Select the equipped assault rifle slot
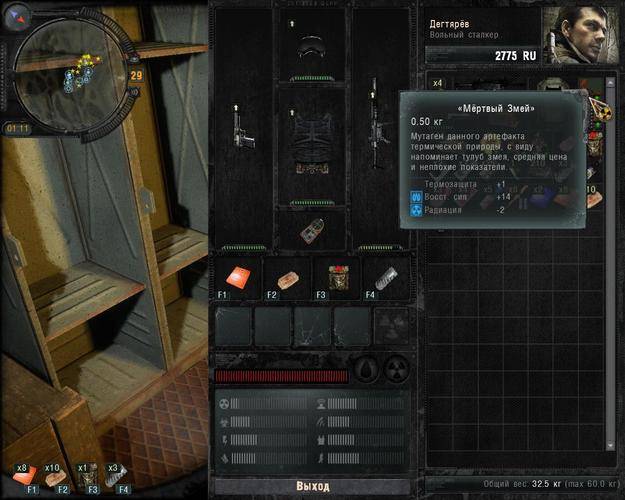Screen dimensions: 625x500 [x=379, y=125]
